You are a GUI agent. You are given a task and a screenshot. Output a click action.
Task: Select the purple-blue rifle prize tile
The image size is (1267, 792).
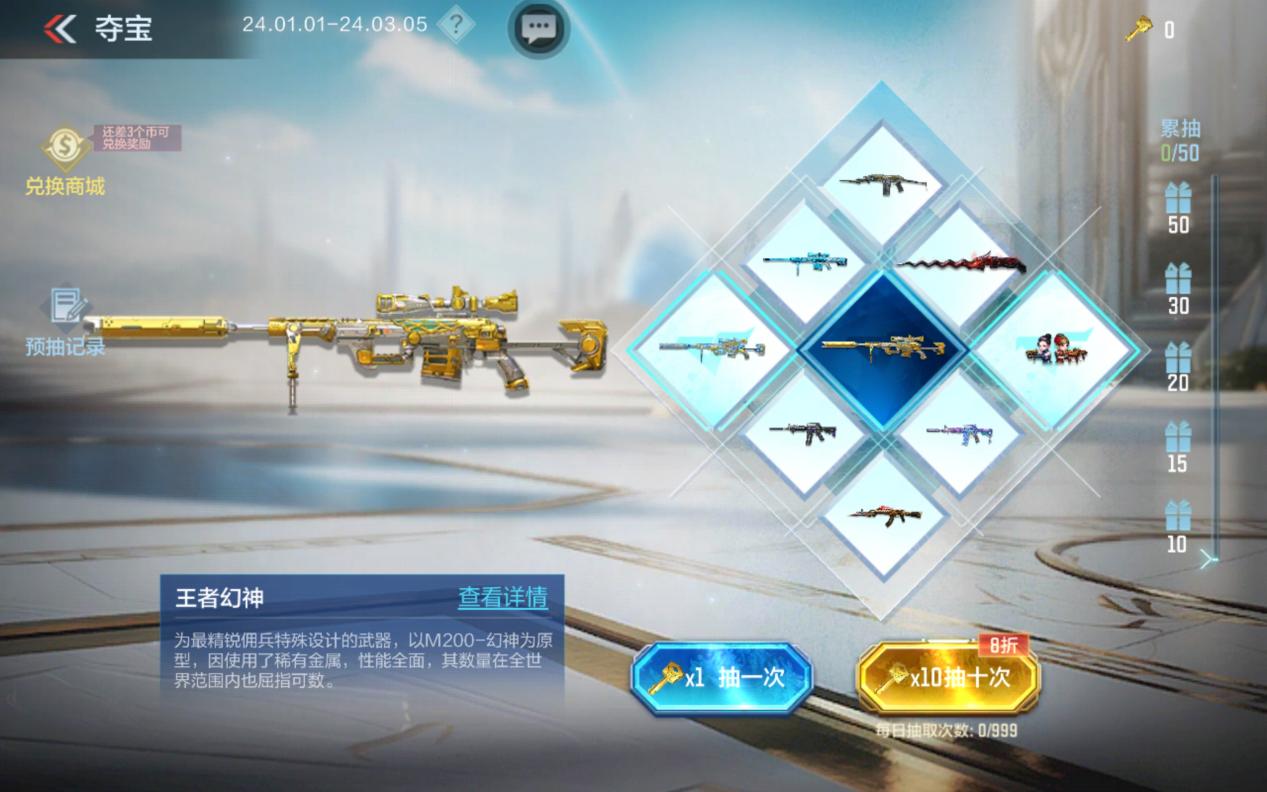(x=957, y=432)
